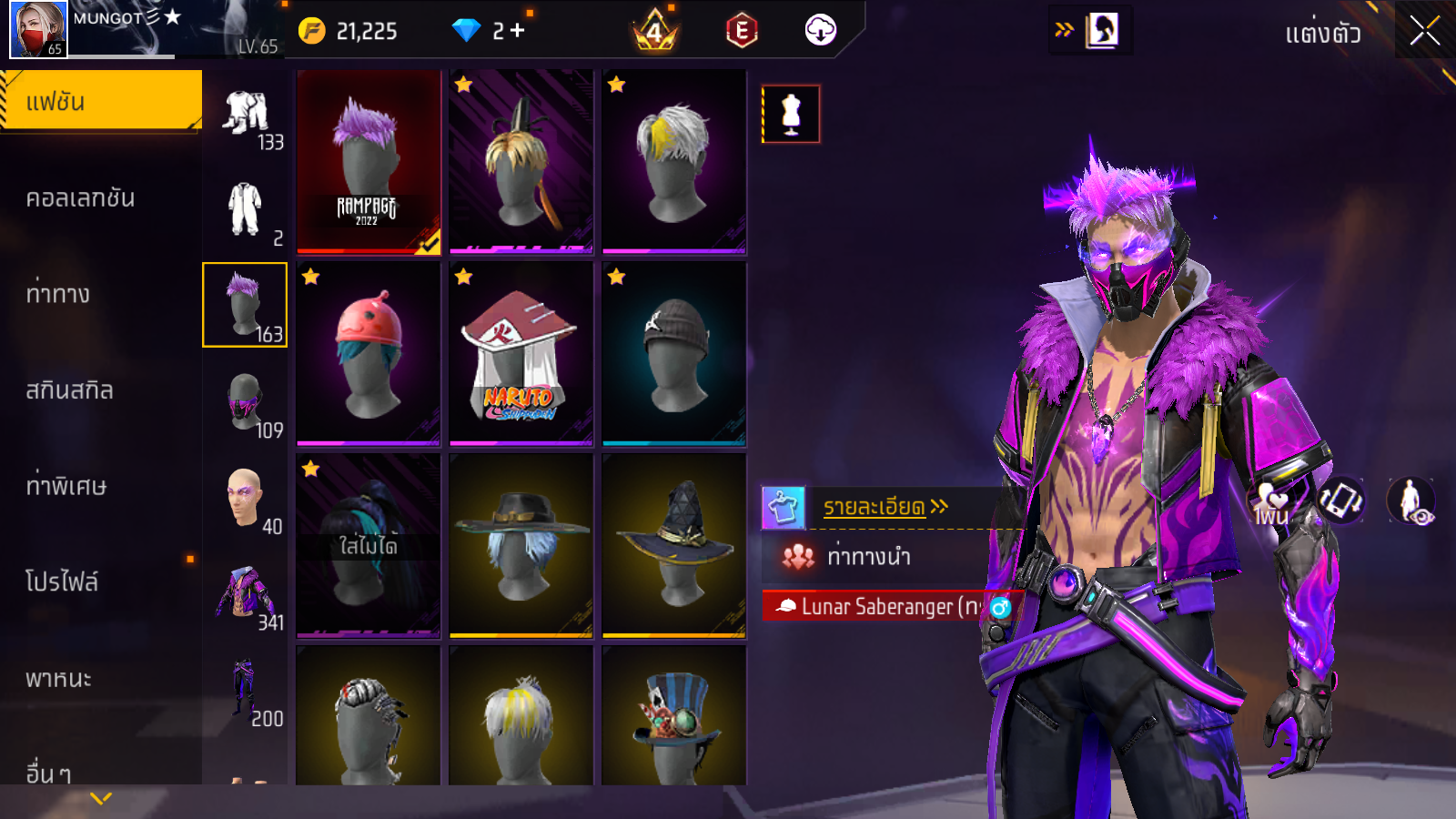Close the outfit screen with the X
This screenshot has height=819, width=1456.
[1424, 31]
